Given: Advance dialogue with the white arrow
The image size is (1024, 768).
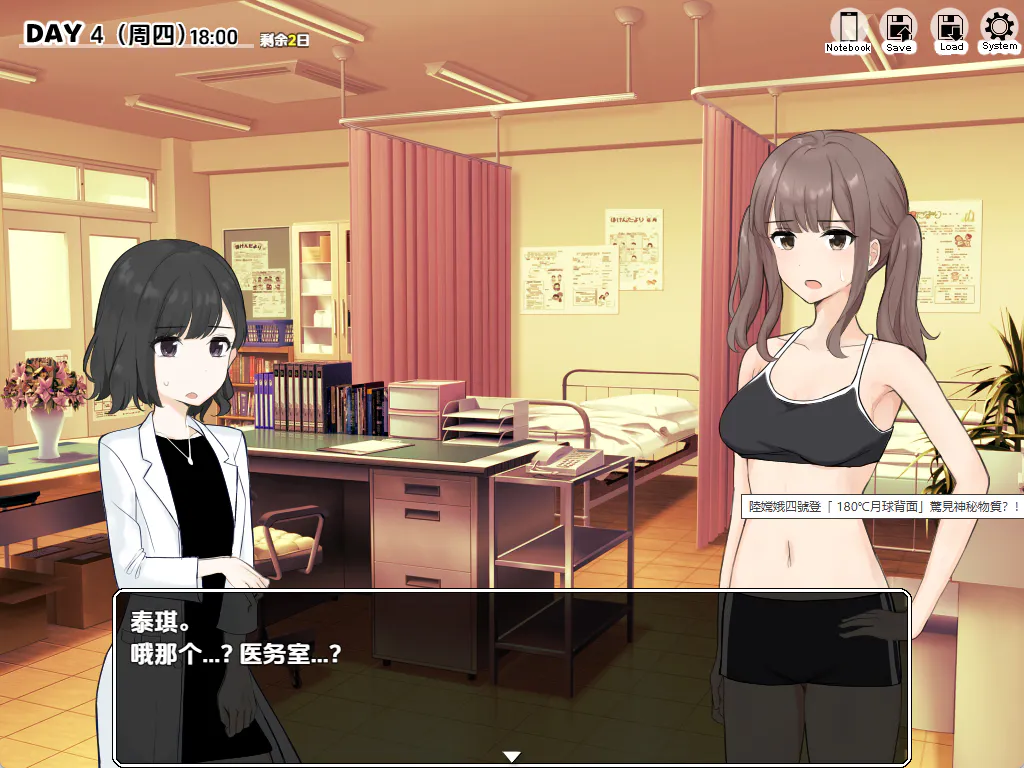Looking at the screenshot, I should 512,757.
